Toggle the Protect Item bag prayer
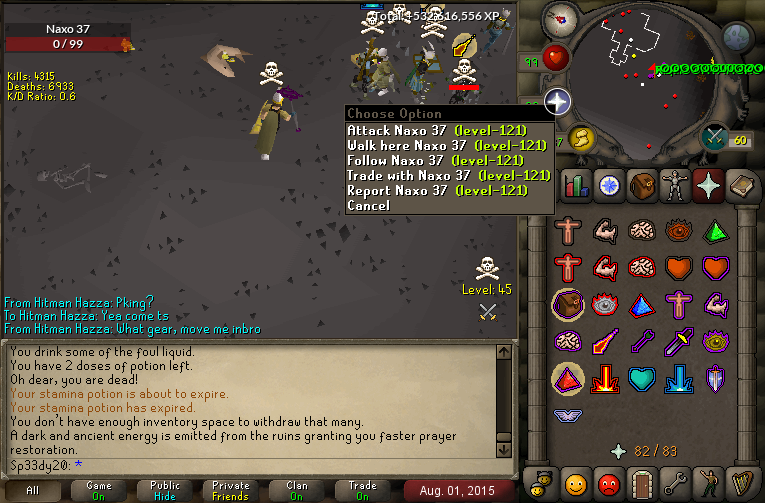 click(567, 304)
